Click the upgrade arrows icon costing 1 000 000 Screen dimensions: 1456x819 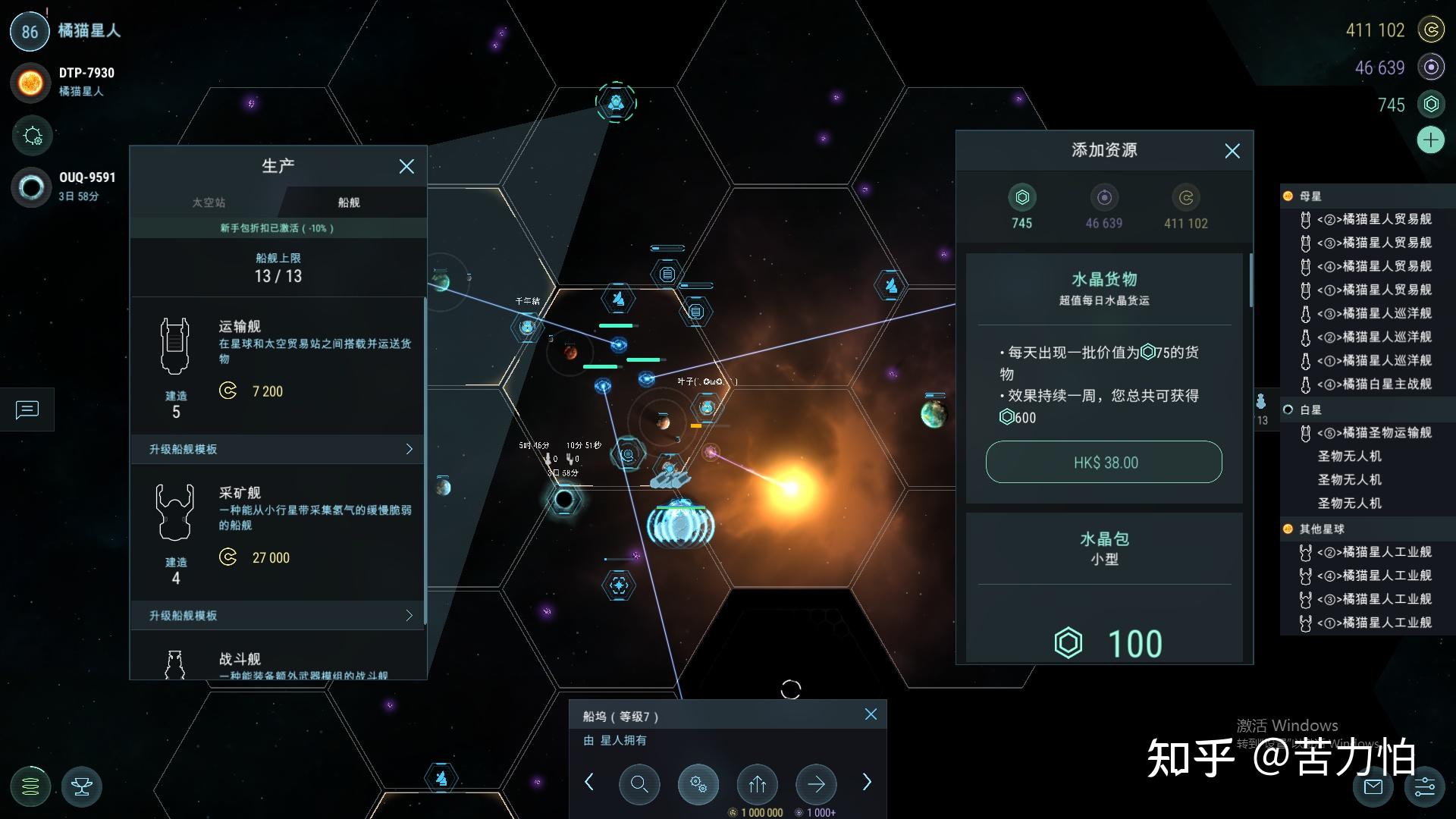pyautogui.click(x=757, y=784)
